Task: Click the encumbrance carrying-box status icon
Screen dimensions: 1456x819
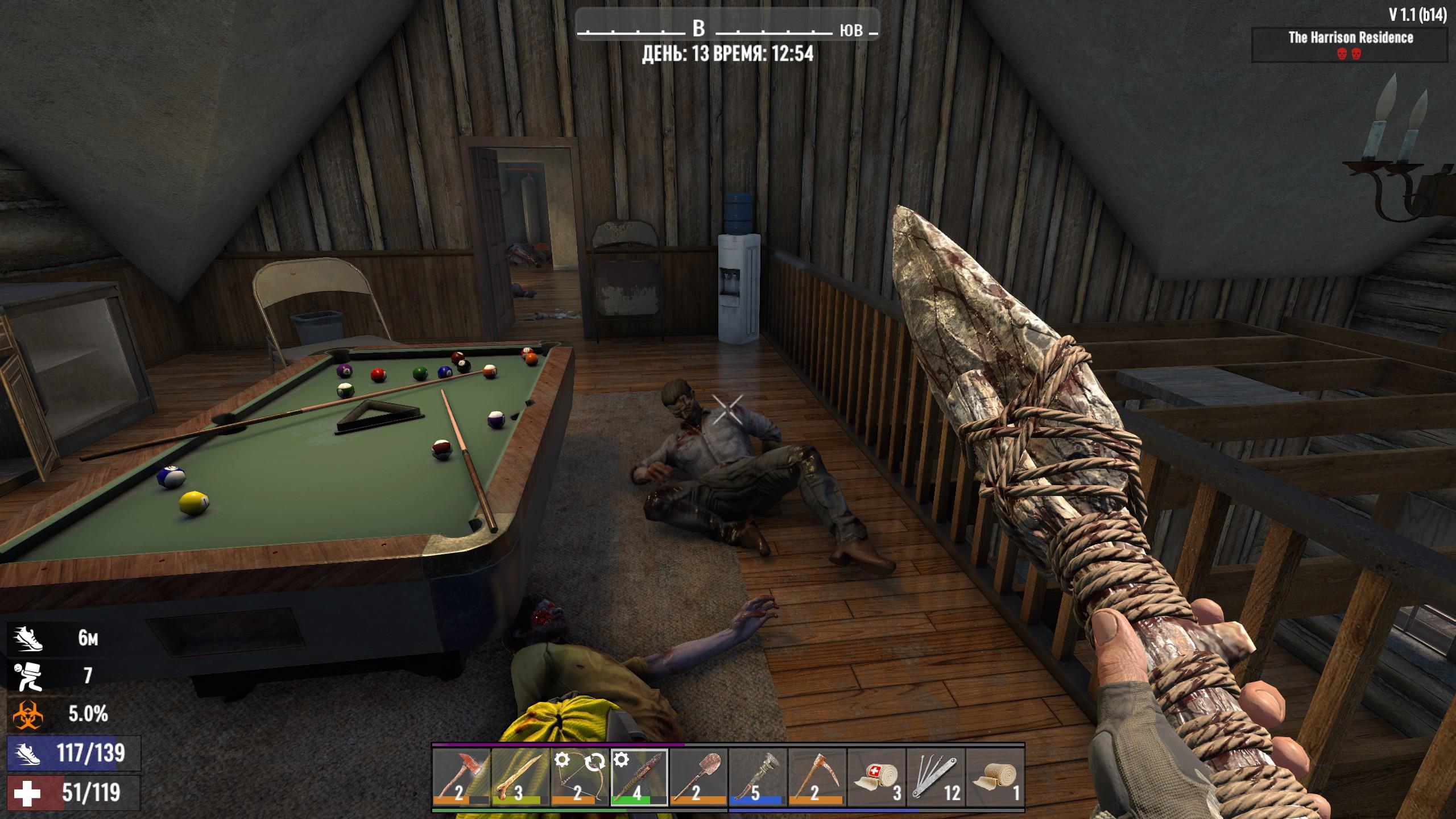Action: click(28, 676)
